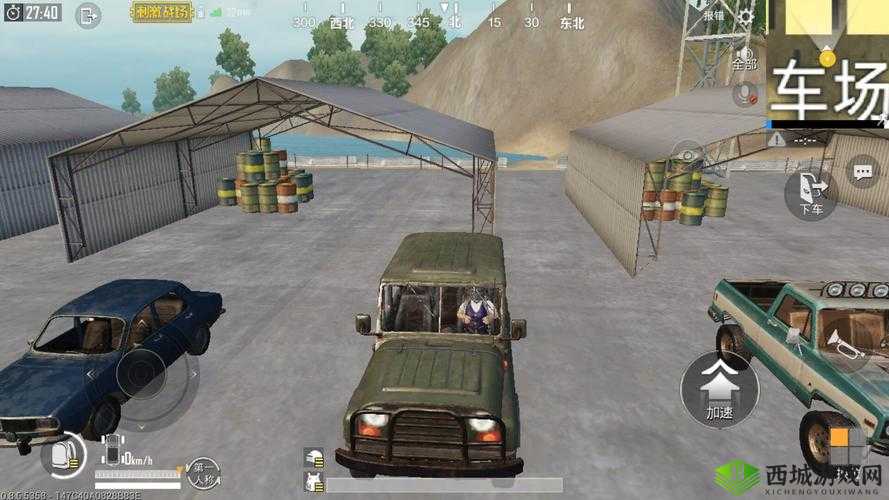Open the settings gear
Screen dimensions: 889x500
click(746, 17)
